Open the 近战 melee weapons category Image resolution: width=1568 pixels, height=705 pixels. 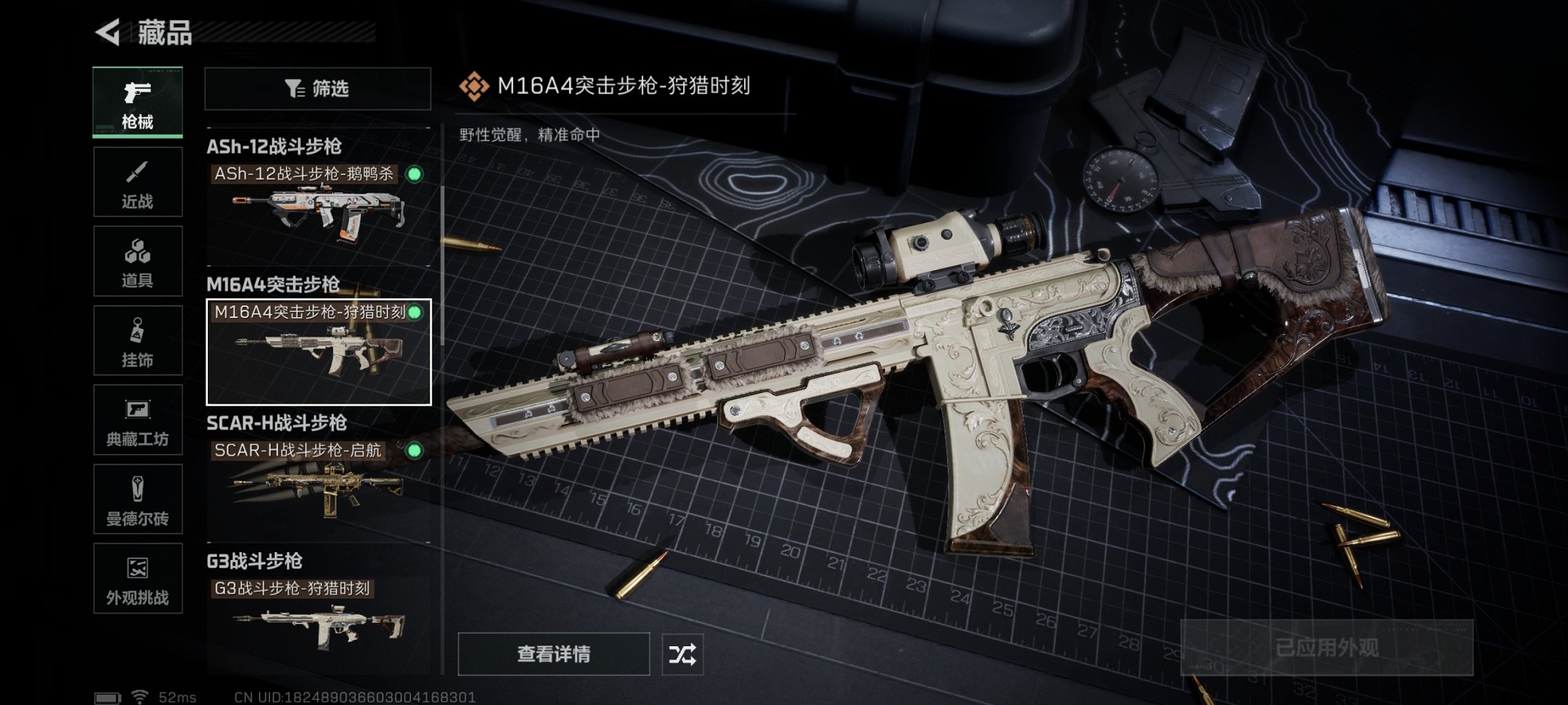point(137,180)
